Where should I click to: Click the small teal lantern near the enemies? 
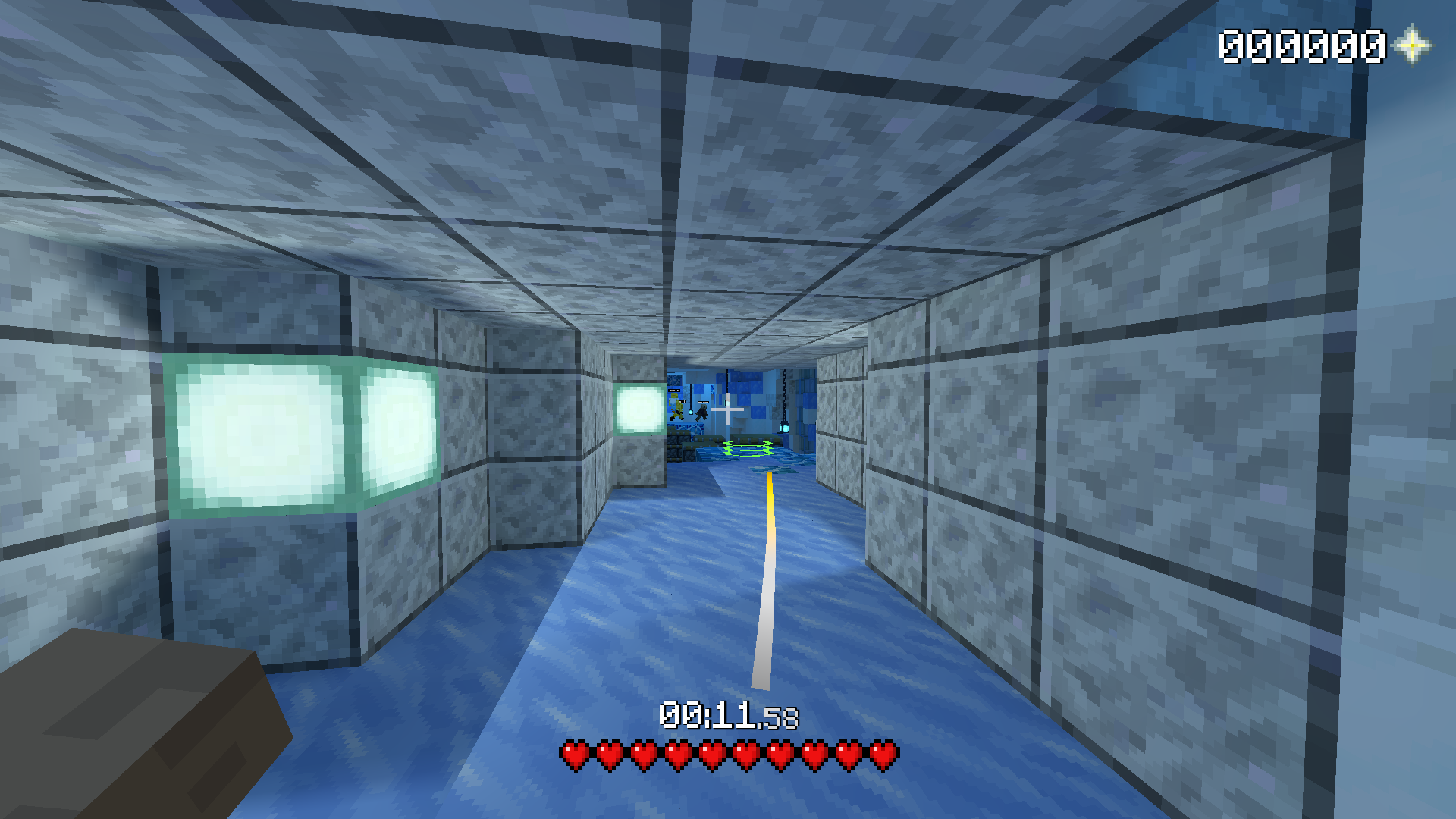click(x=691, y=412)
